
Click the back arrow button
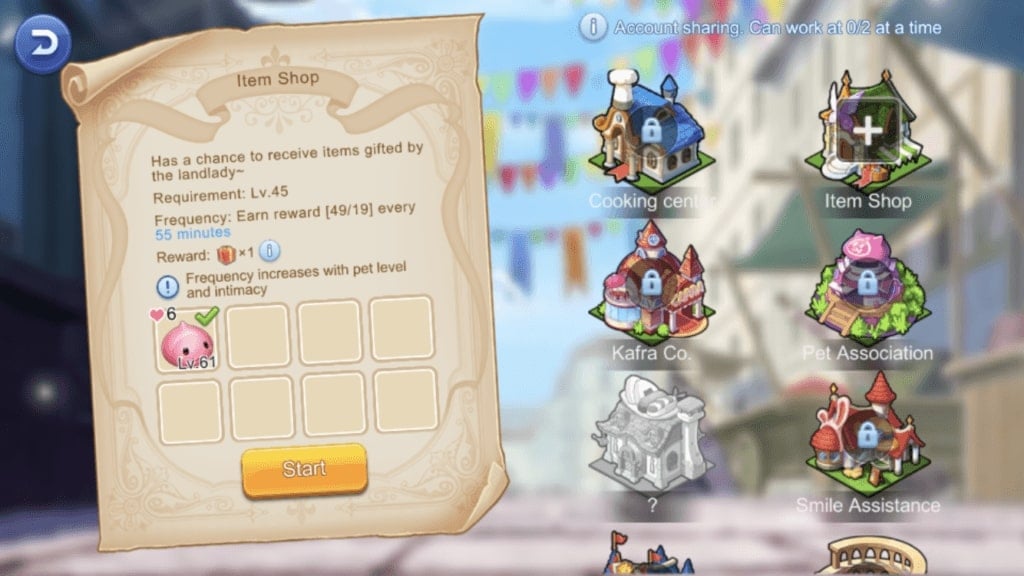pyautogui.click(x=43, y=44)
